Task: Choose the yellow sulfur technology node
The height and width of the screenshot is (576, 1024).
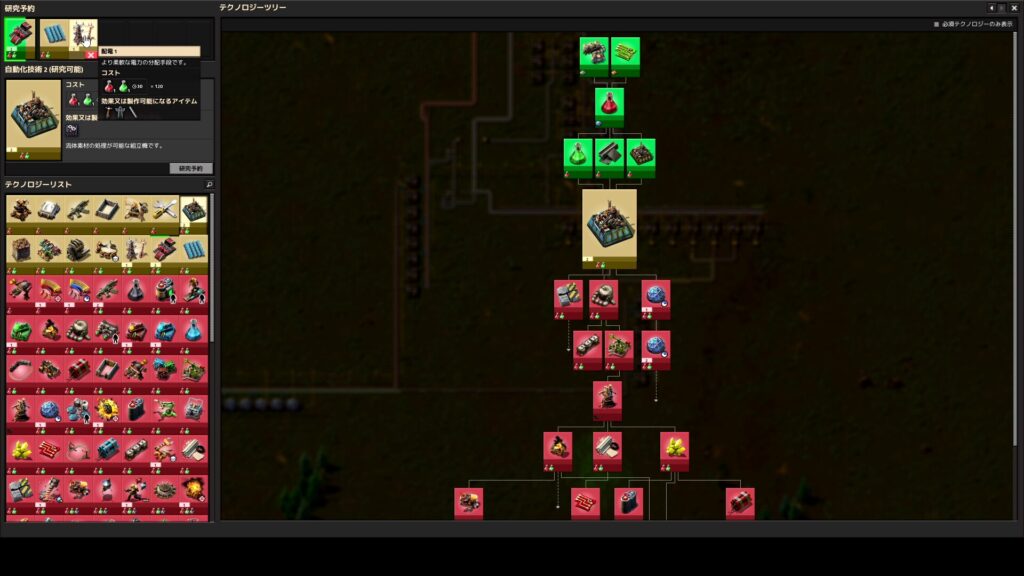Action: (x=674, y=449)
